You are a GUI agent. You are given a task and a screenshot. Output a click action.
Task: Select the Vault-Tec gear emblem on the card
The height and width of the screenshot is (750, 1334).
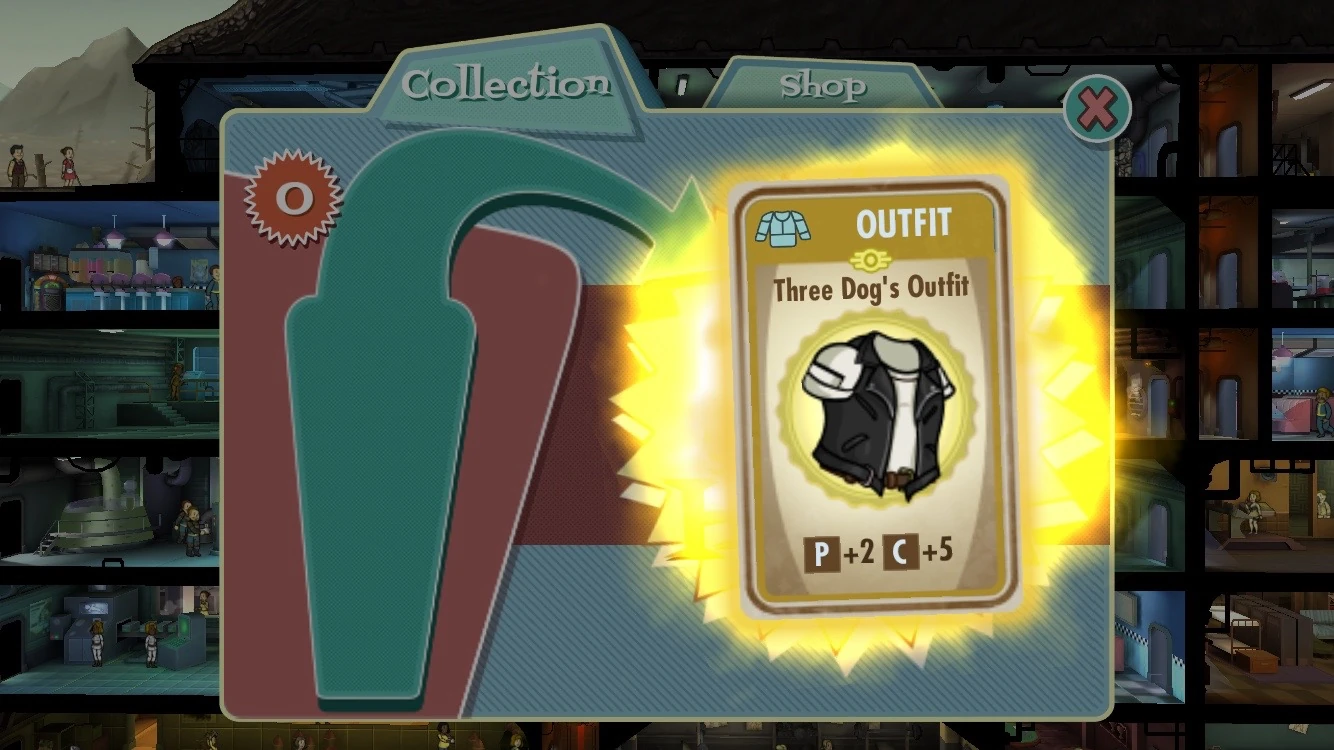(869, 260)
